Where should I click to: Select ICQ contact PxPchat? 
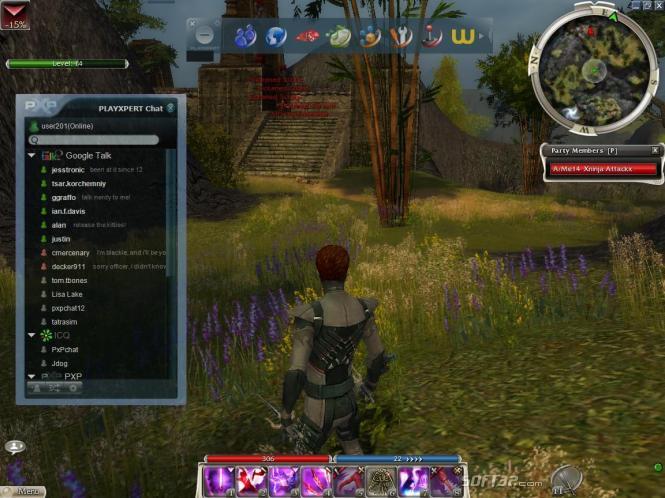click(x=65, y=349)
